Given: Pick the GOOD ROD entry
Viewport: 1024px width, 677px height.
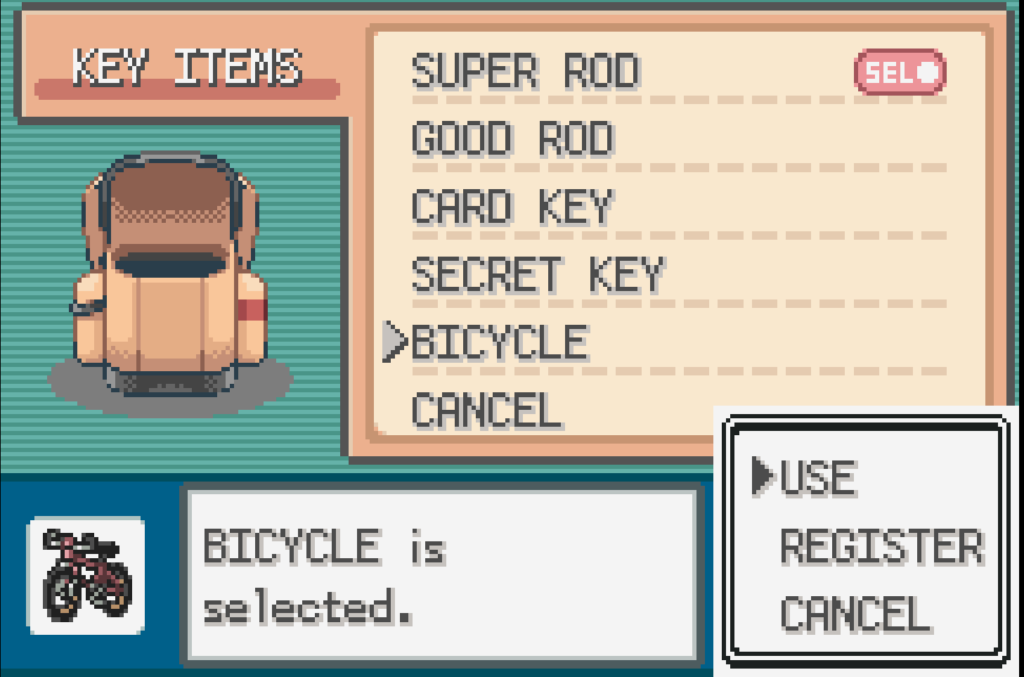Looking at the screenshot, I should [512, 140].
